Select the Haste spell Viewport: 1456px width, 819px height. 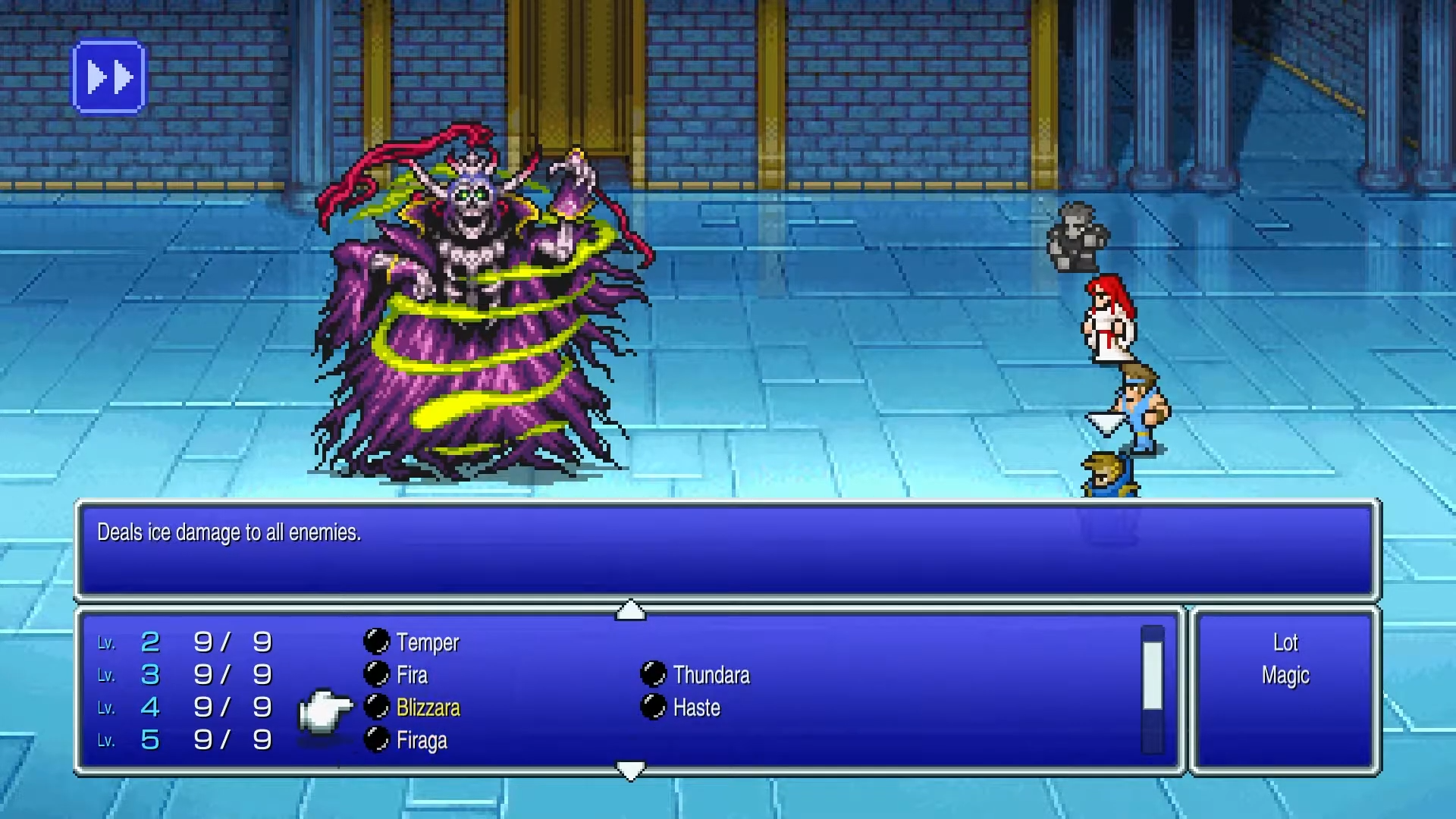(x=696, y=708)
